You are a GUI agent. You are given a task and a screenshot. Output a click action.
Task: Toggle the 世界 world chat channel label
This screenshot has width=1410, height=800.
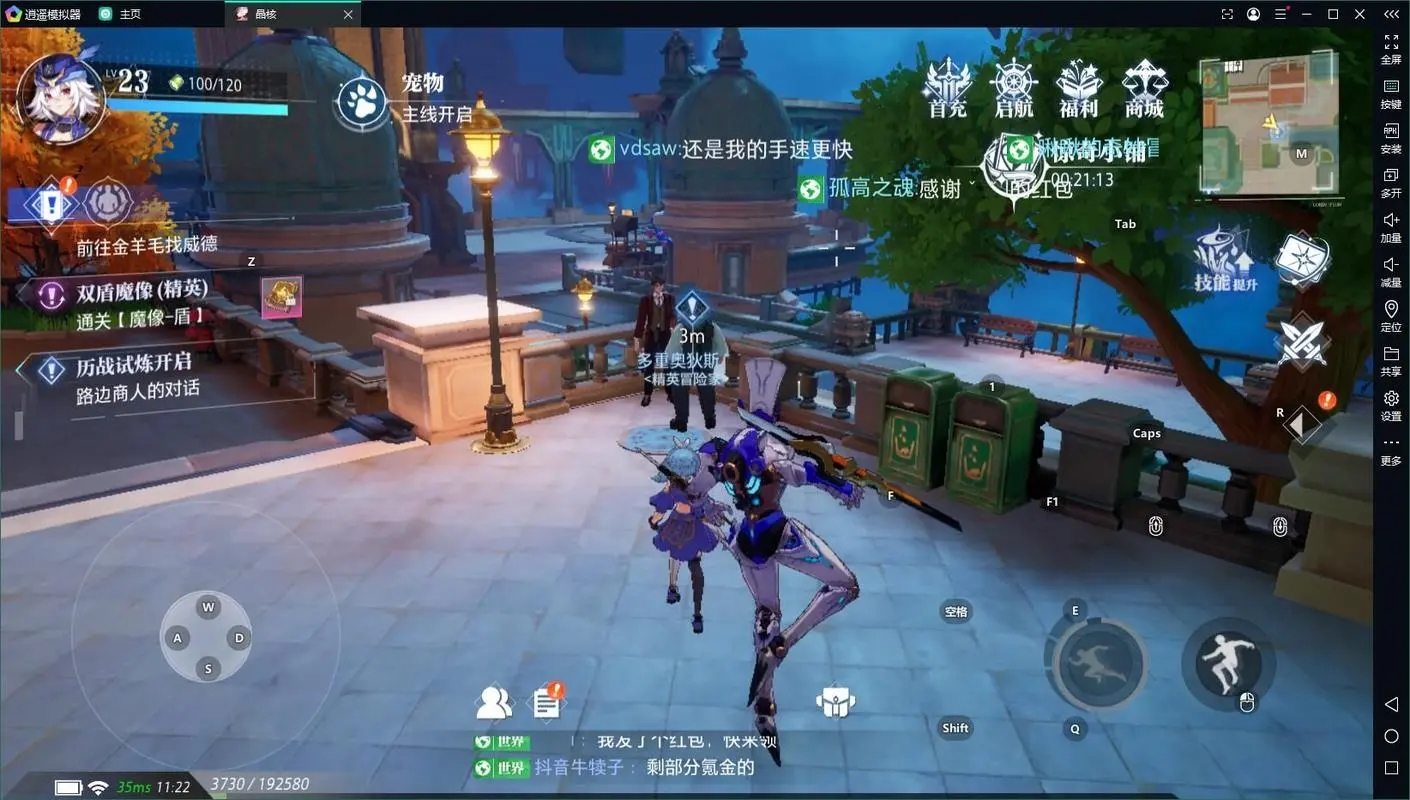(x=508, y=741)
